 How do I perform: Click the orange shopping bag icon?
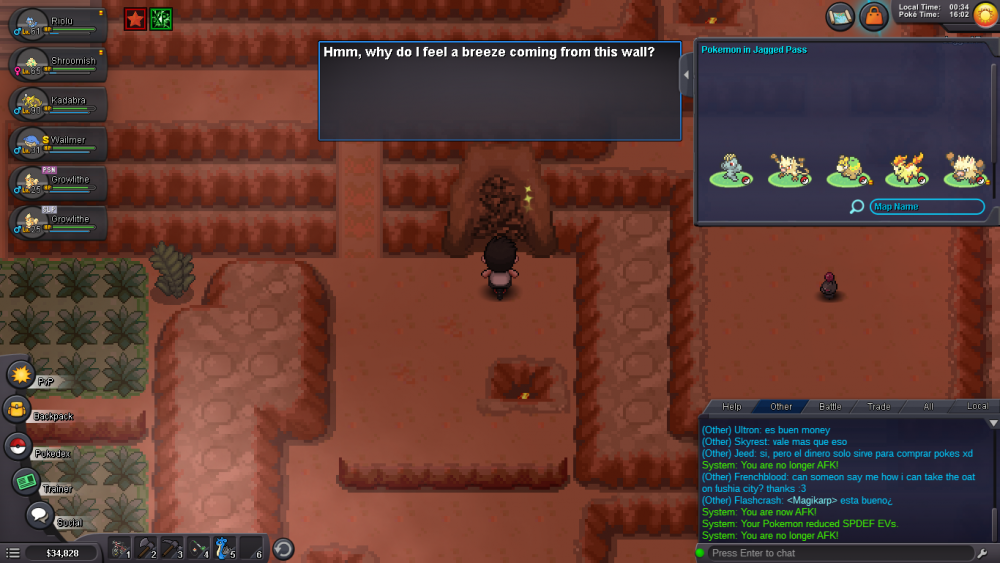(x=874, y=16)
